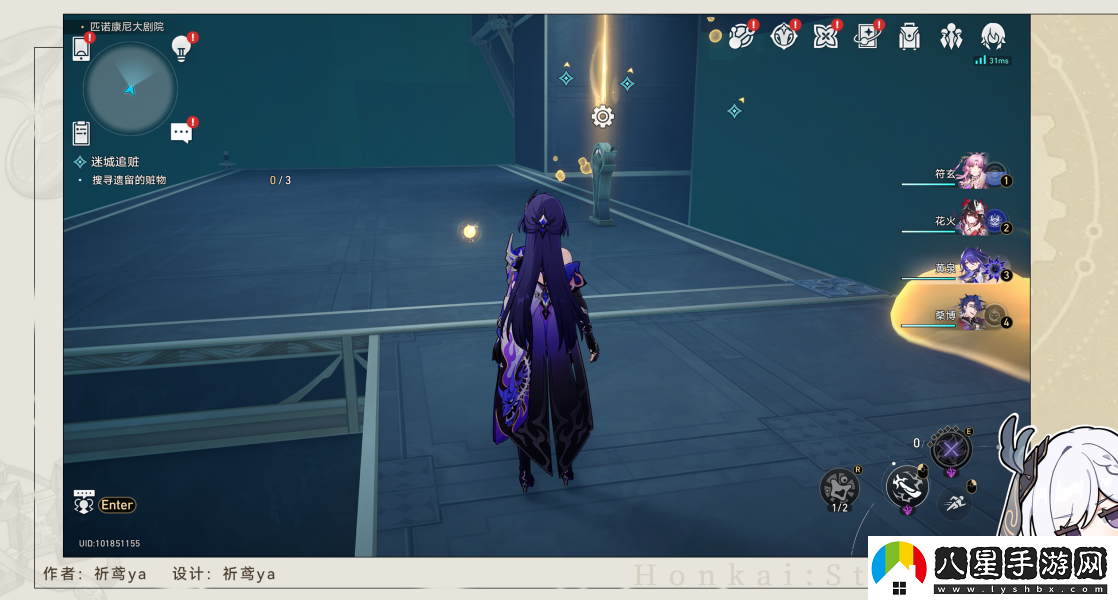Open the character portrait menu
The image size is (1118, 600).
click(x=992, y=37)
